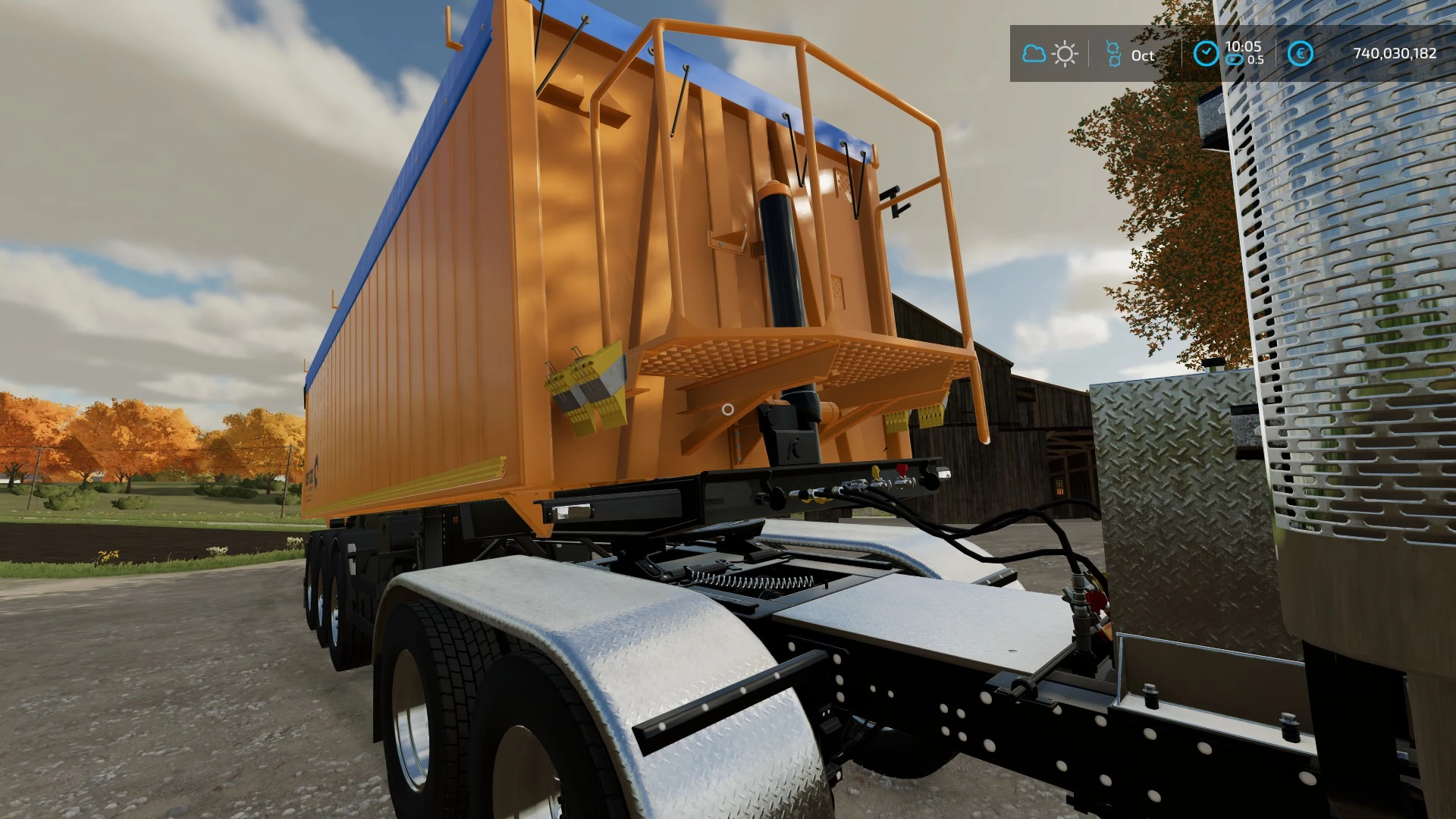Click the play timescale icon
This screenshot has height=819, width=1456.
[x=1235, y=59]
